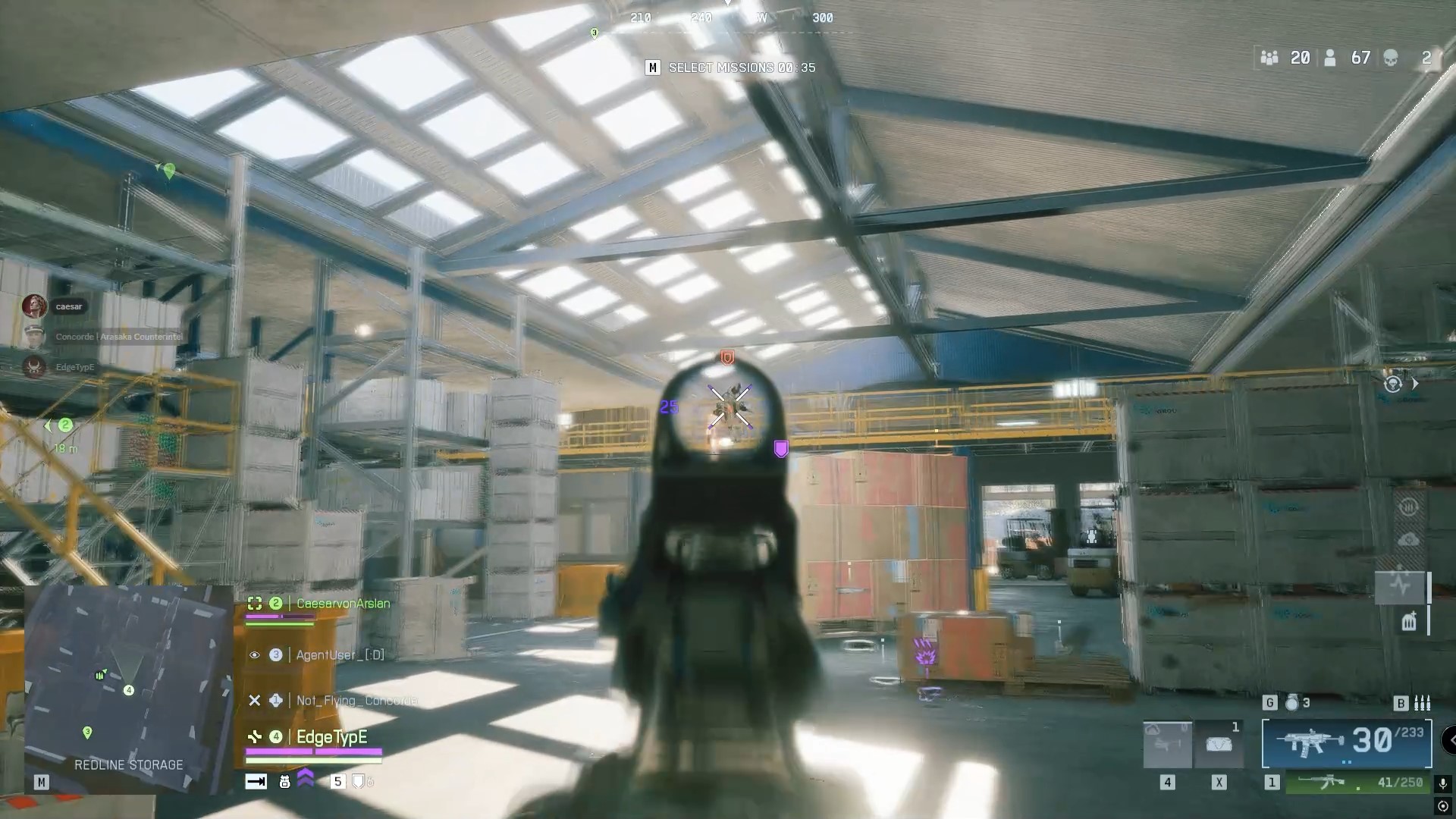
Task: Expand the right arrow chevron near the parachute icon
Action: point(1415,383)
